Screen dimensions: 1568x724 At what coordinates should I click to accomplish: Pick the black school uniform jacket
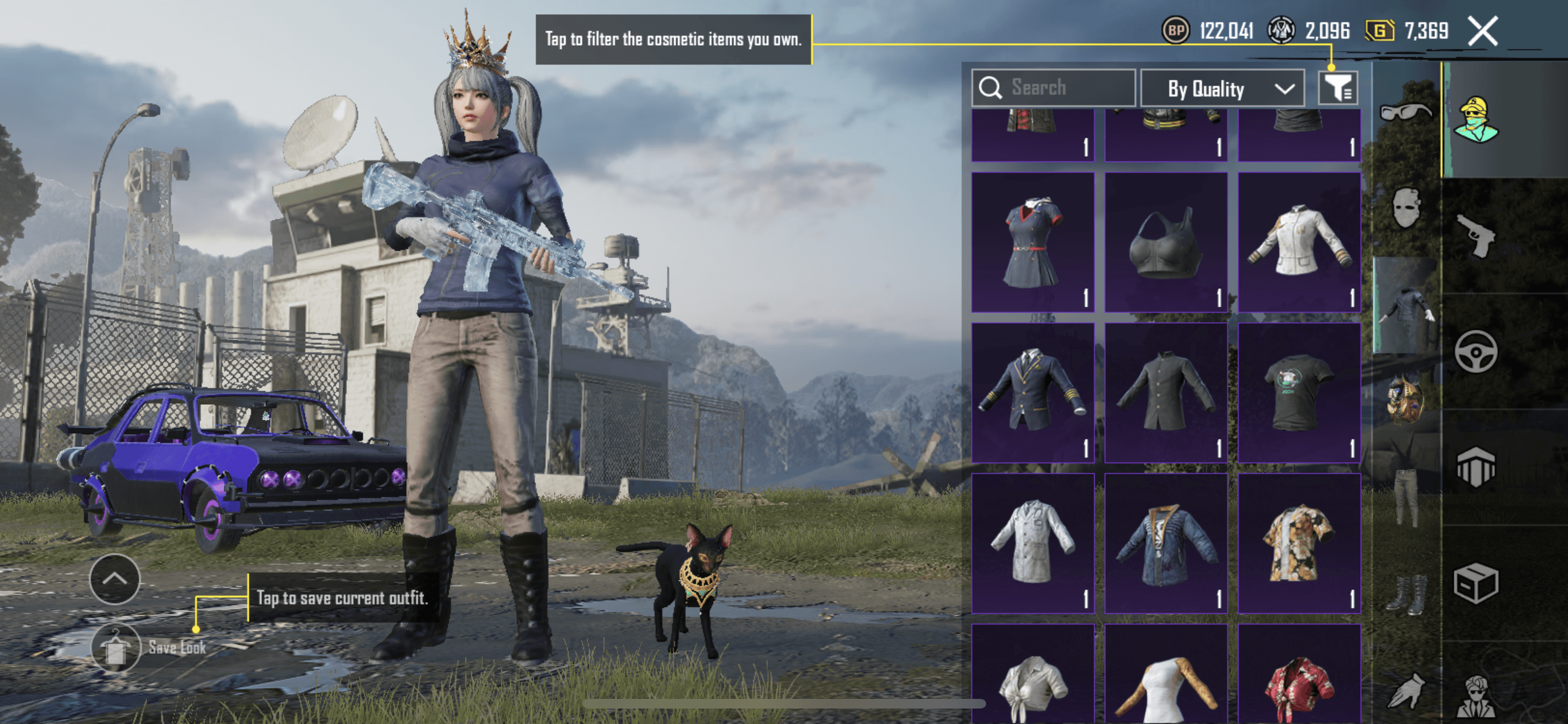(1166, 392)
